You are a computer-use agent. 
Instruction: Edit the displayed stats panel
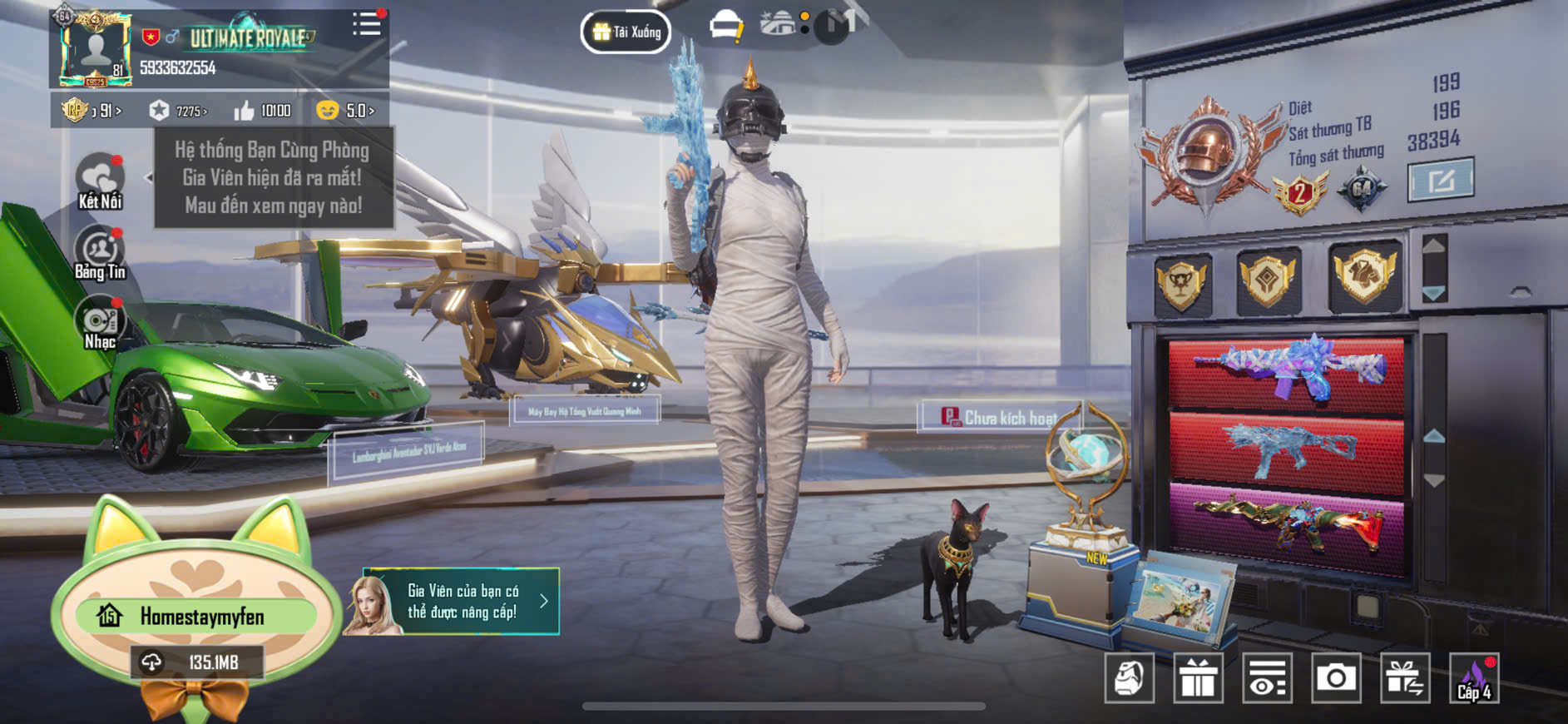point(1440,180)
